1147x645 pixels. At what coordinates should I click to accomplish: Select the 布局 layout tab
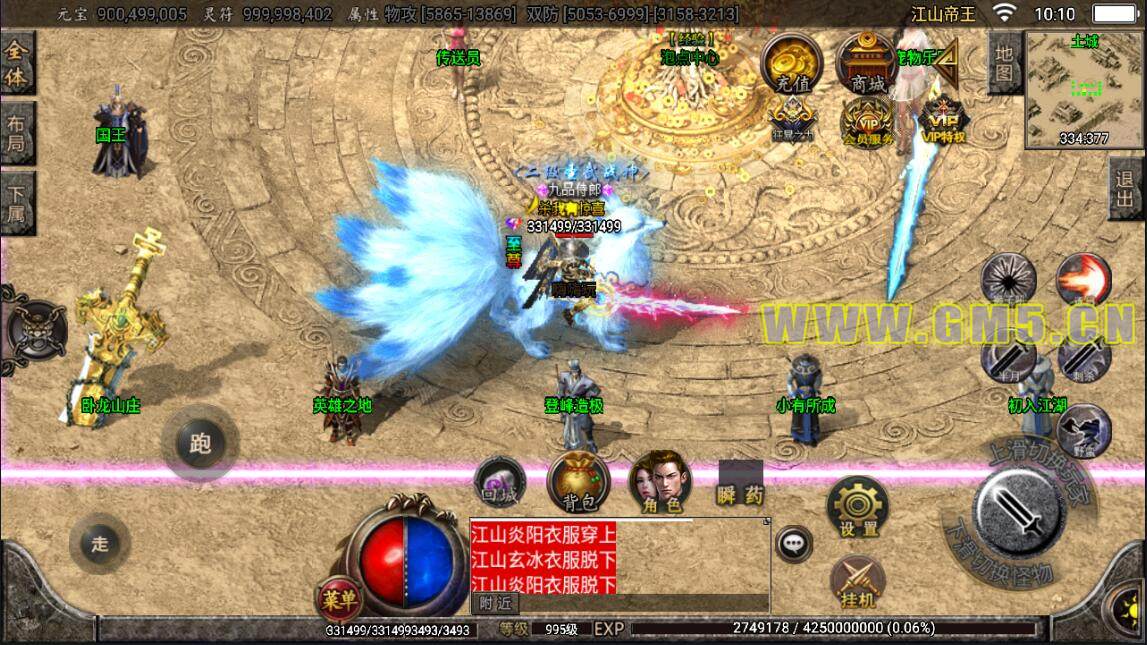coord(16,133)
